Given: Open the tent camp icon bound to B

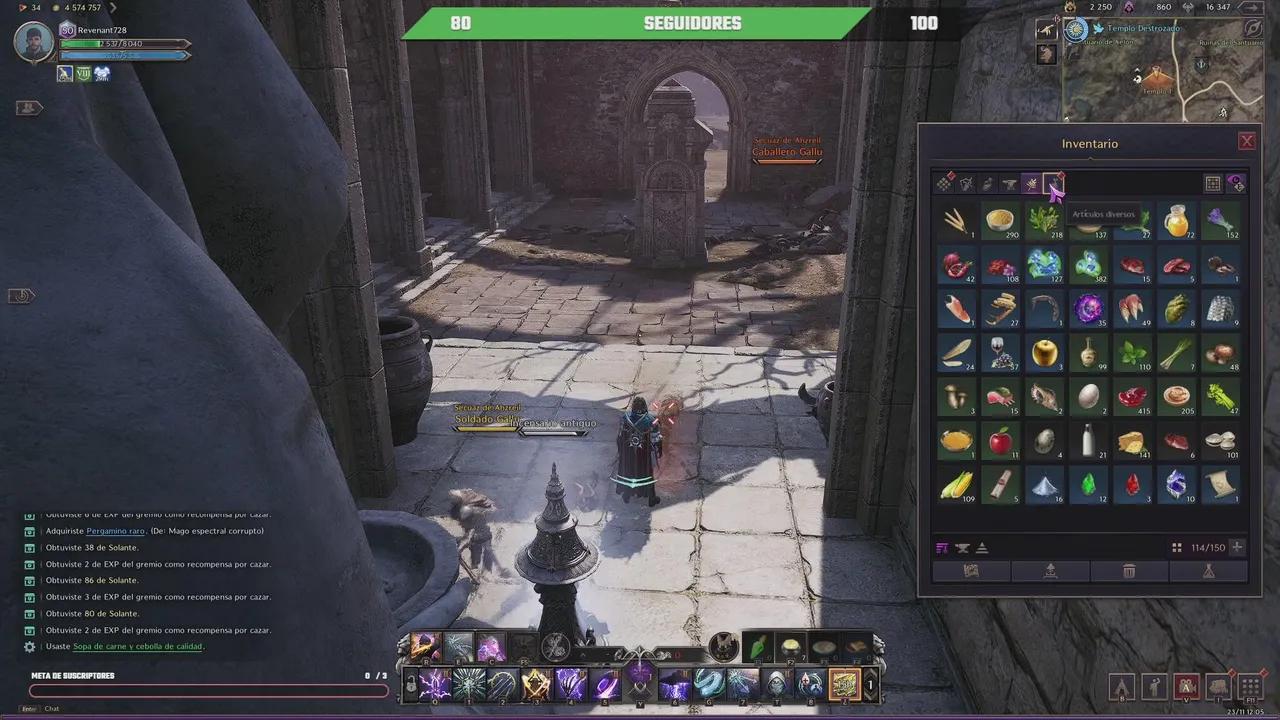Looking at the screenshot, I should pos(1122,687).
